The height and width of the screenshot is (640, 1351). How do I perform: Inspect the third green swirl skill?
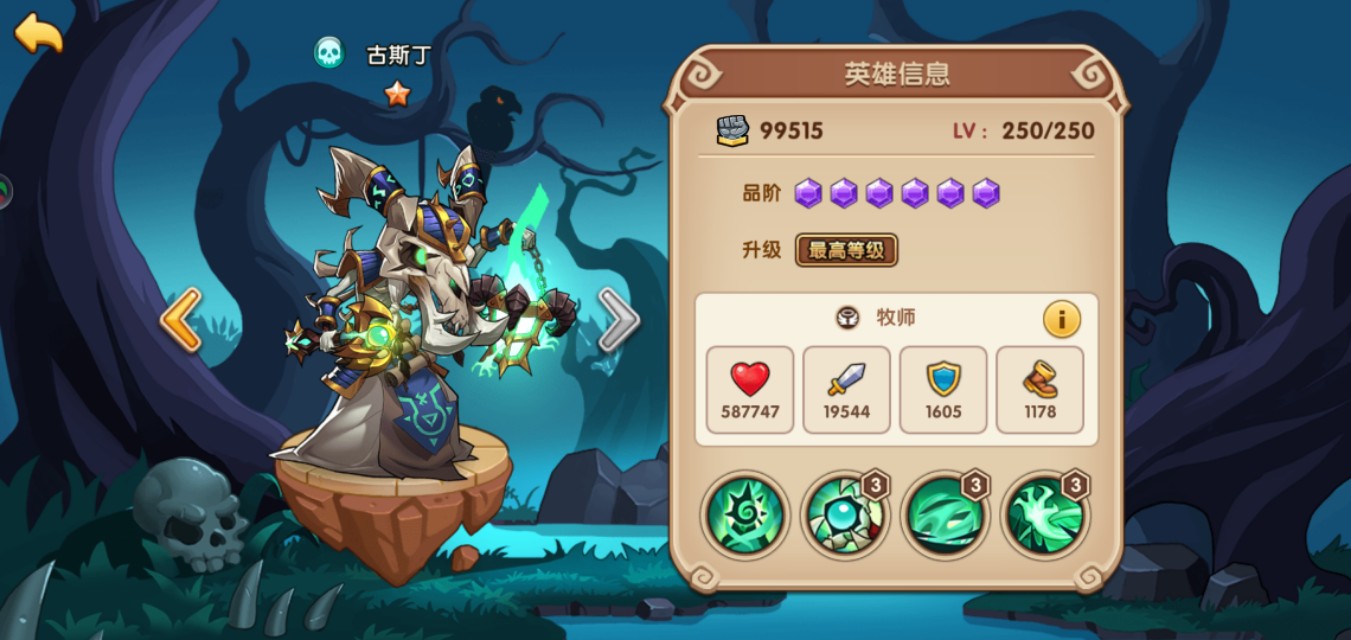point(945,515)
